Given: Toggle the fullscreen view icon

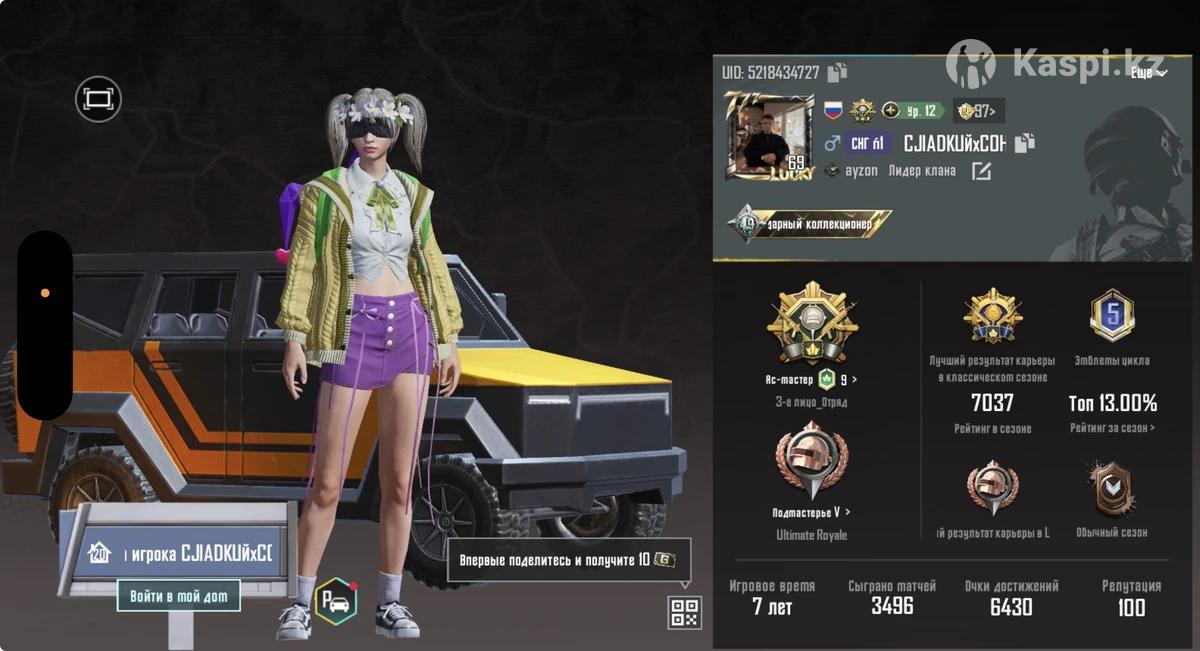Looking at the screenshot, I should 98,99.
